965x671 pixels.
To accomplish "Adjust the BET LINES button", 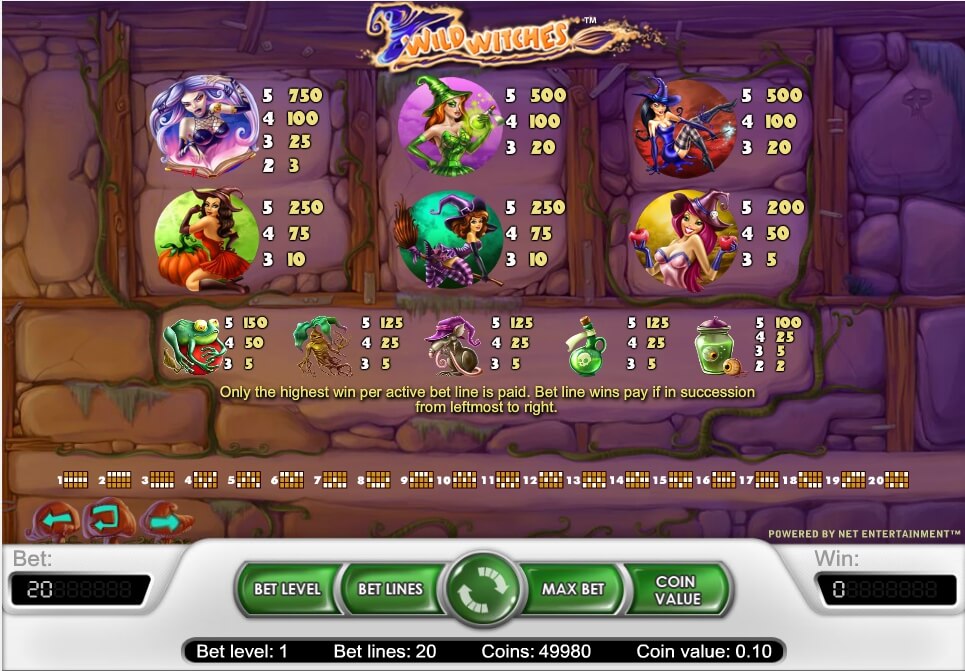I will [390, 589].
